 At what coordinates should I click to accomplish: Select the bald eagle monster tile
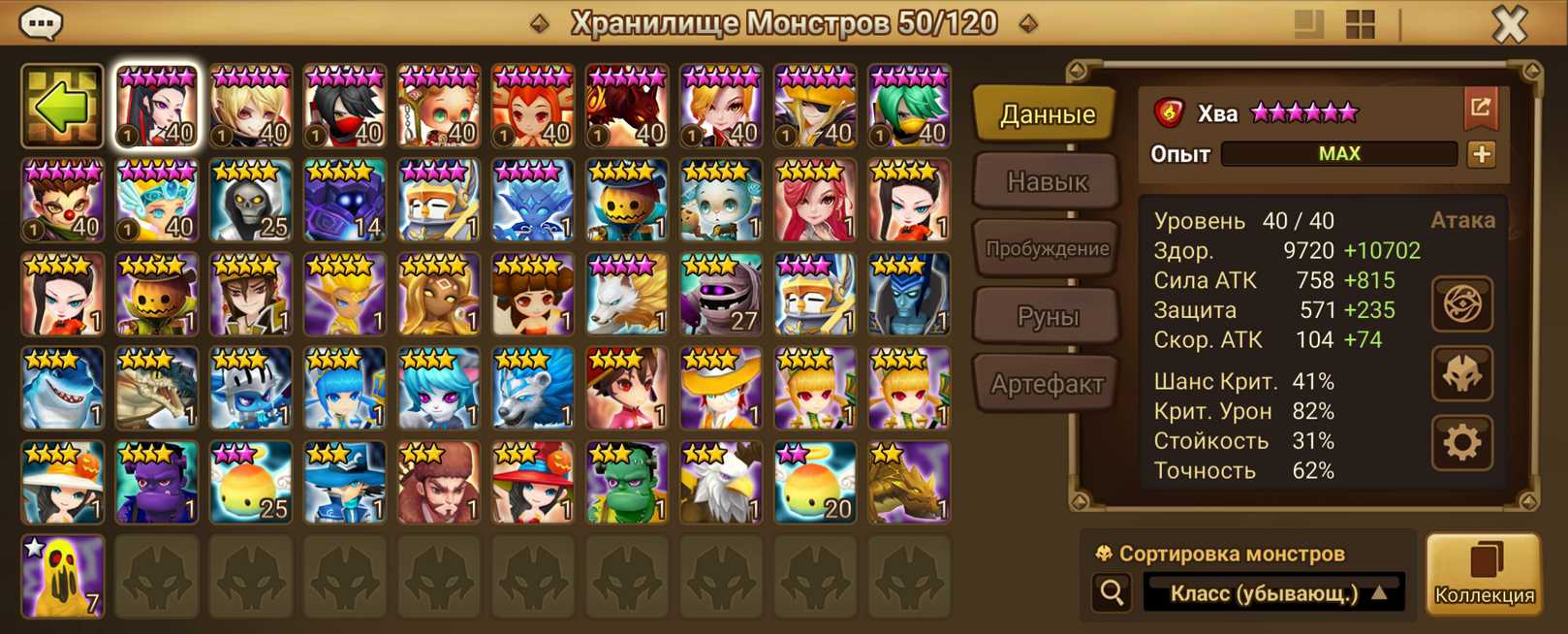[721, 483]
